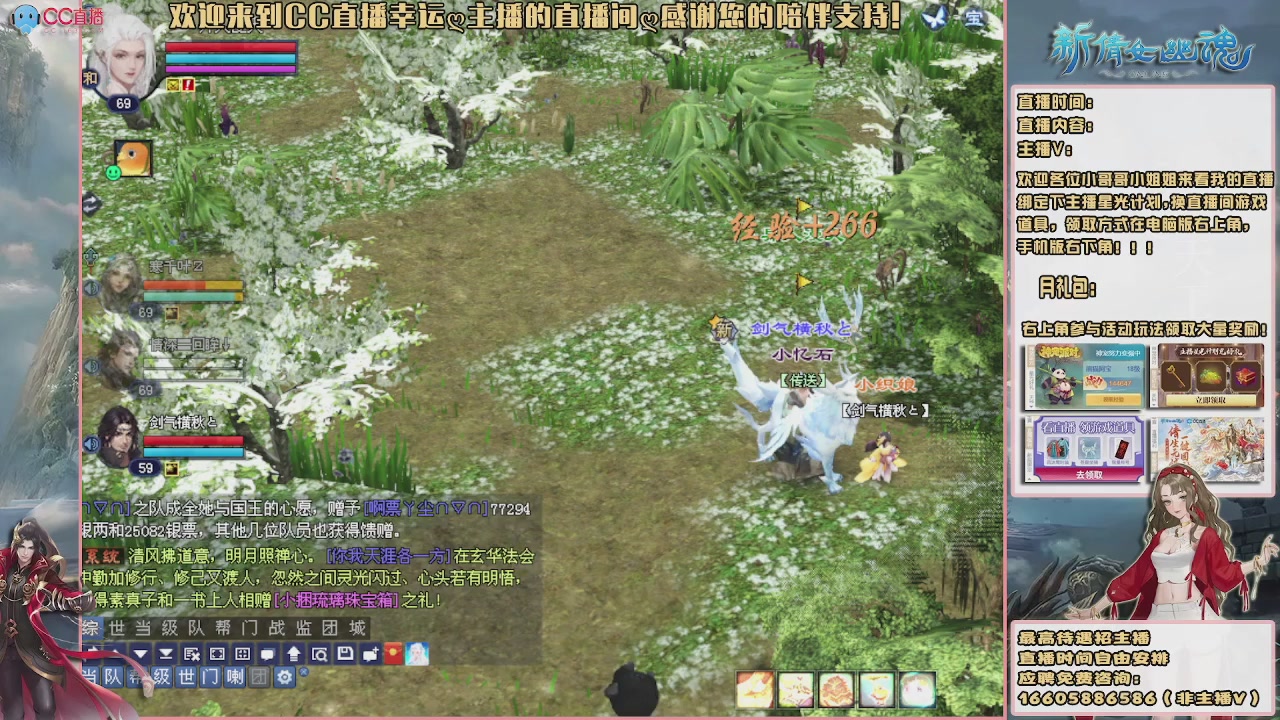Click the save chat log icon
Screen dimensions: 1280x720
[x=346, y=655]
